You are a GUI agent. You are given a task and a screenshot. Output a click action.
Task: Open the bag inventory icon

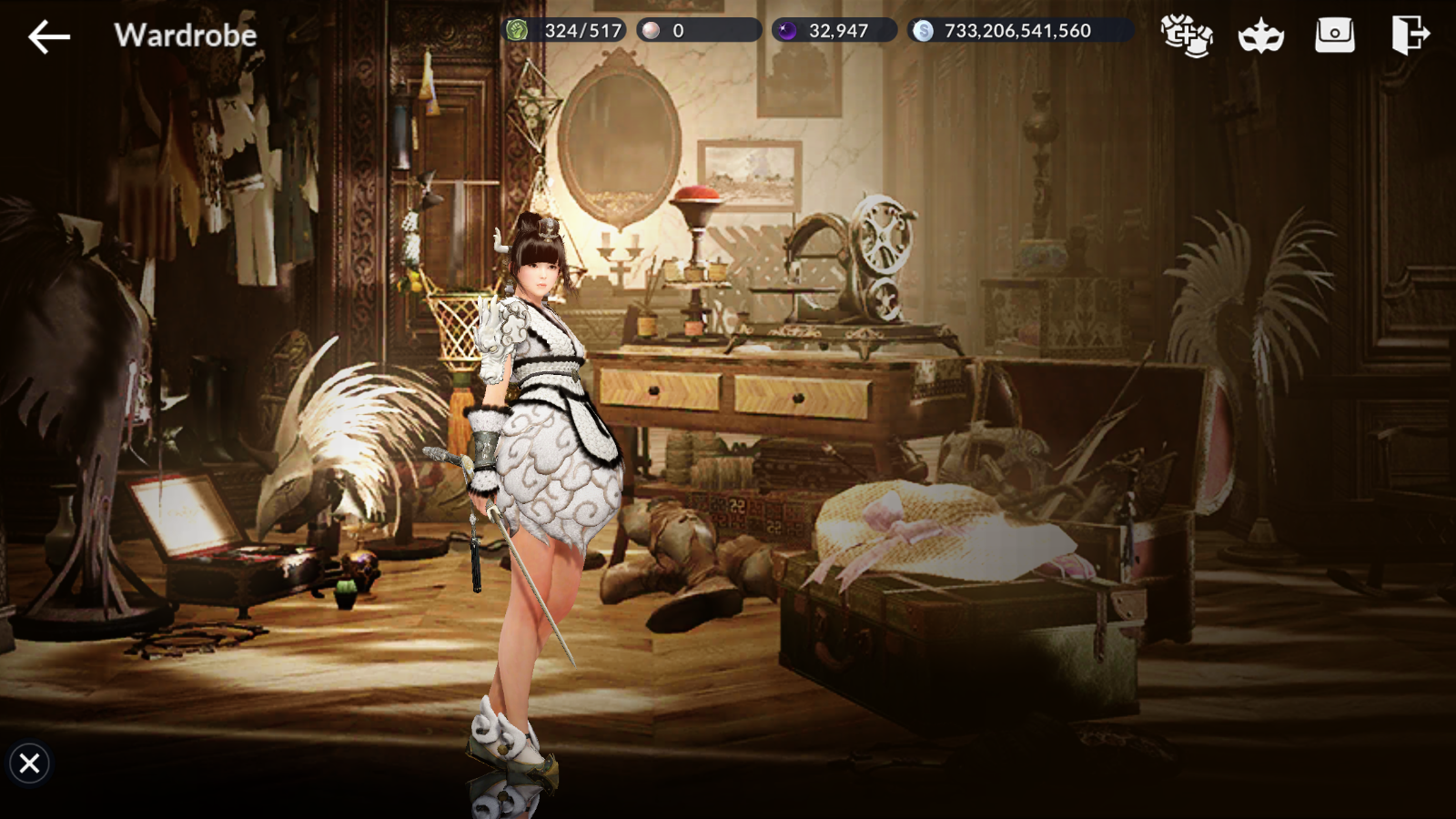1335,35
